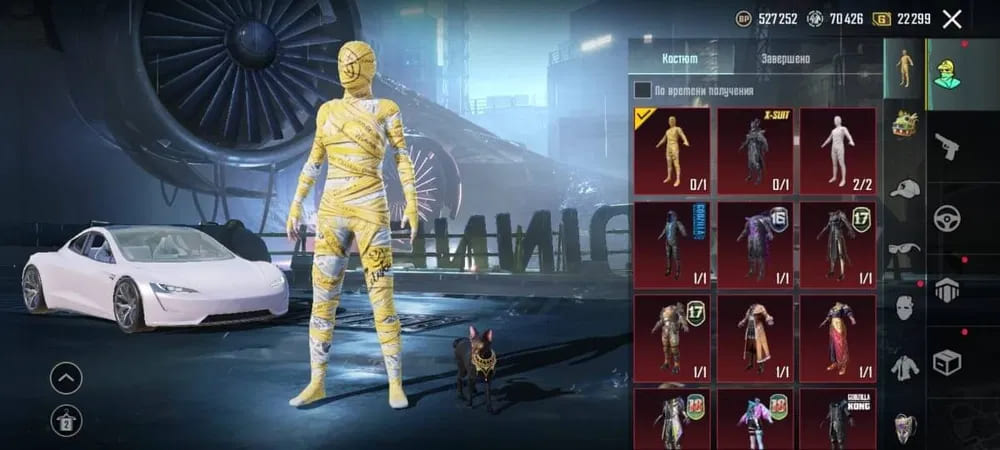Click the hanger outfit preset 2 button
The image size is (1000, 450).
tap(66, 420)
